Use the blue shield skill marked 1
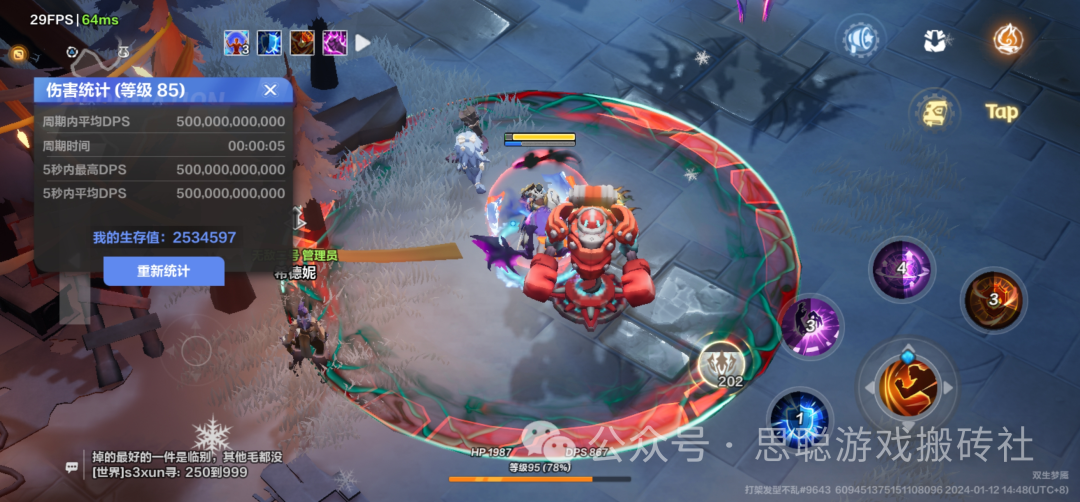Screen dimensions: 1080x502 pos(800,417)
